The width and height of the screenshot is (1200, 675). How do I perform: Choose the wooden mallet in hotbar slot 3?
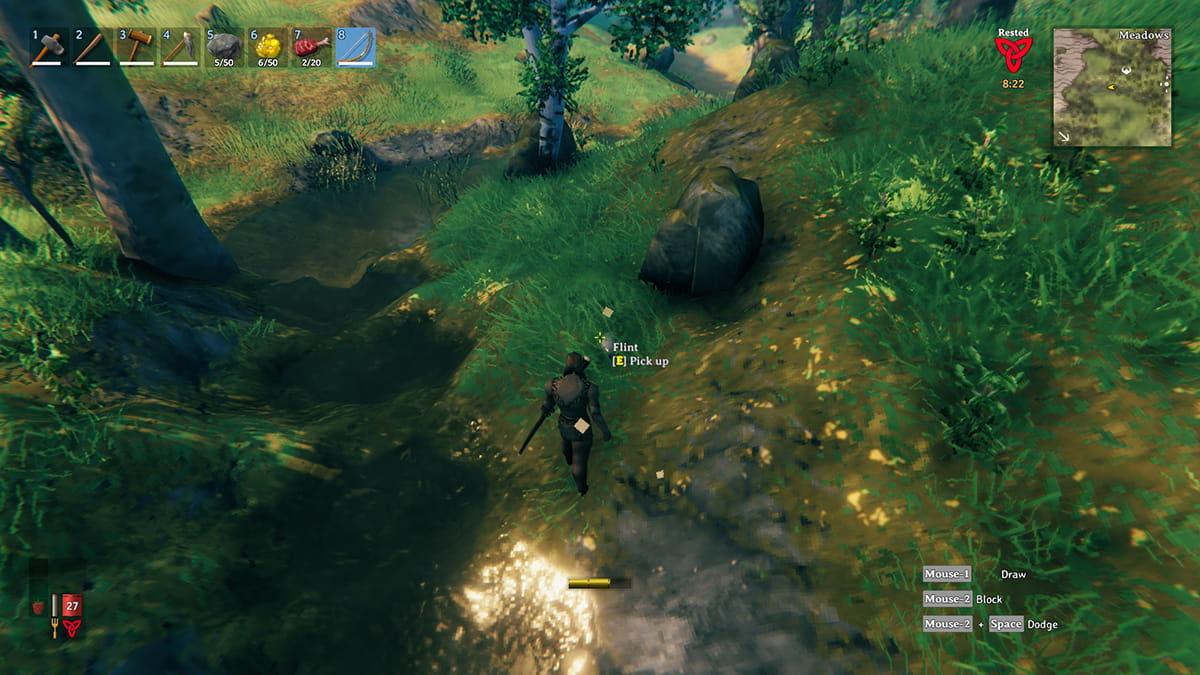[135, 47]
